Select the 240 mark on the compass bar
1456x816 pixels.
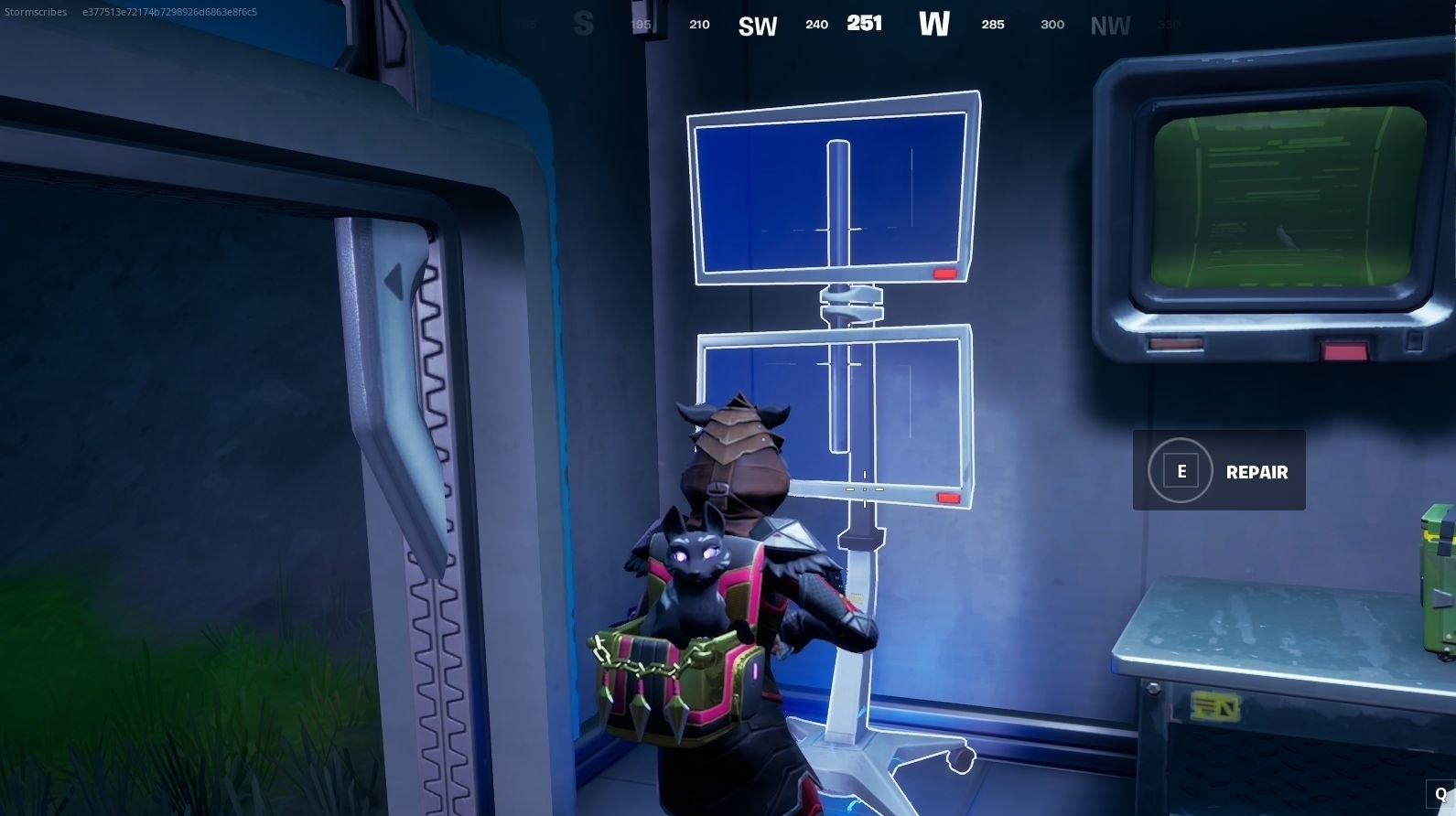click(x=815, y=25)
